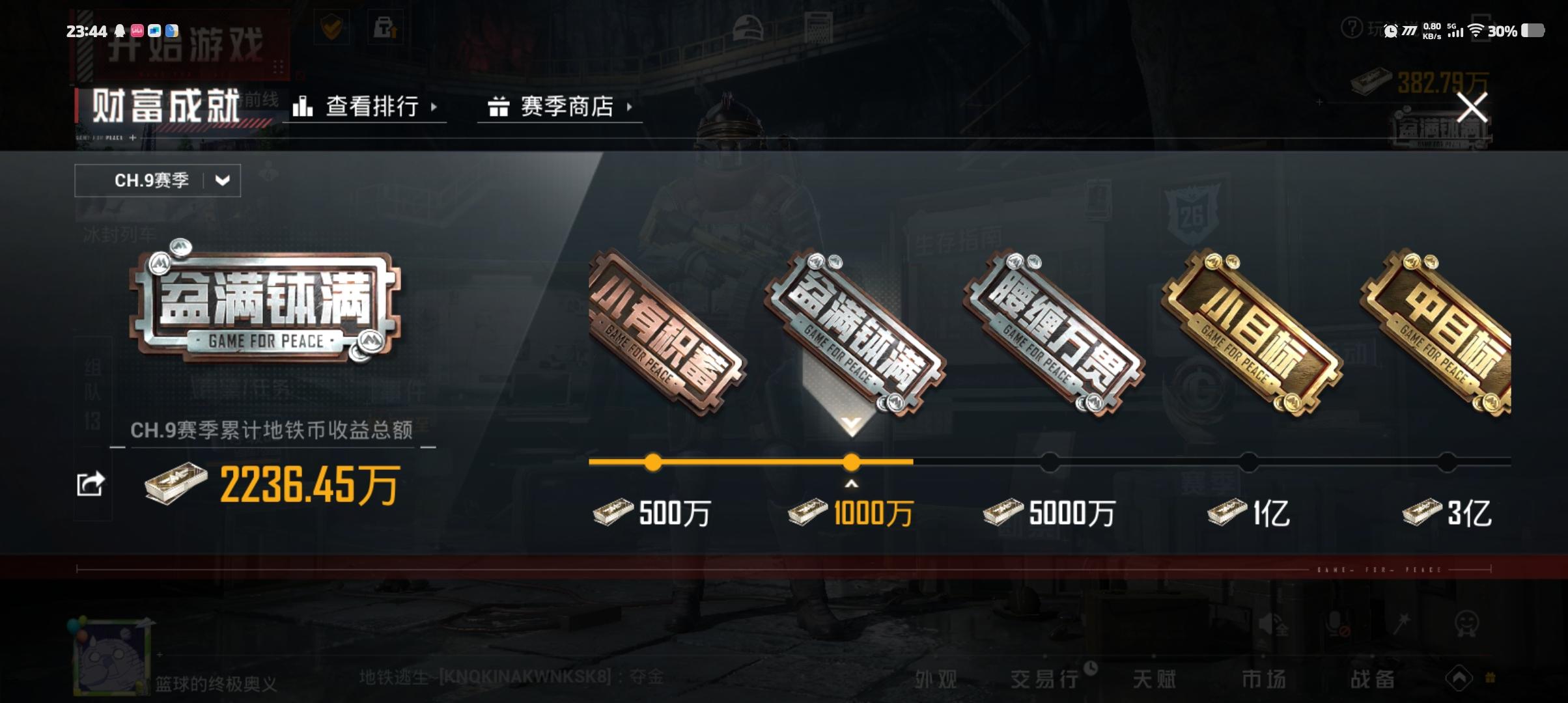
Task: Toggle the 全 voice channel speaker icon
Action: click(x=1270, y=624)
